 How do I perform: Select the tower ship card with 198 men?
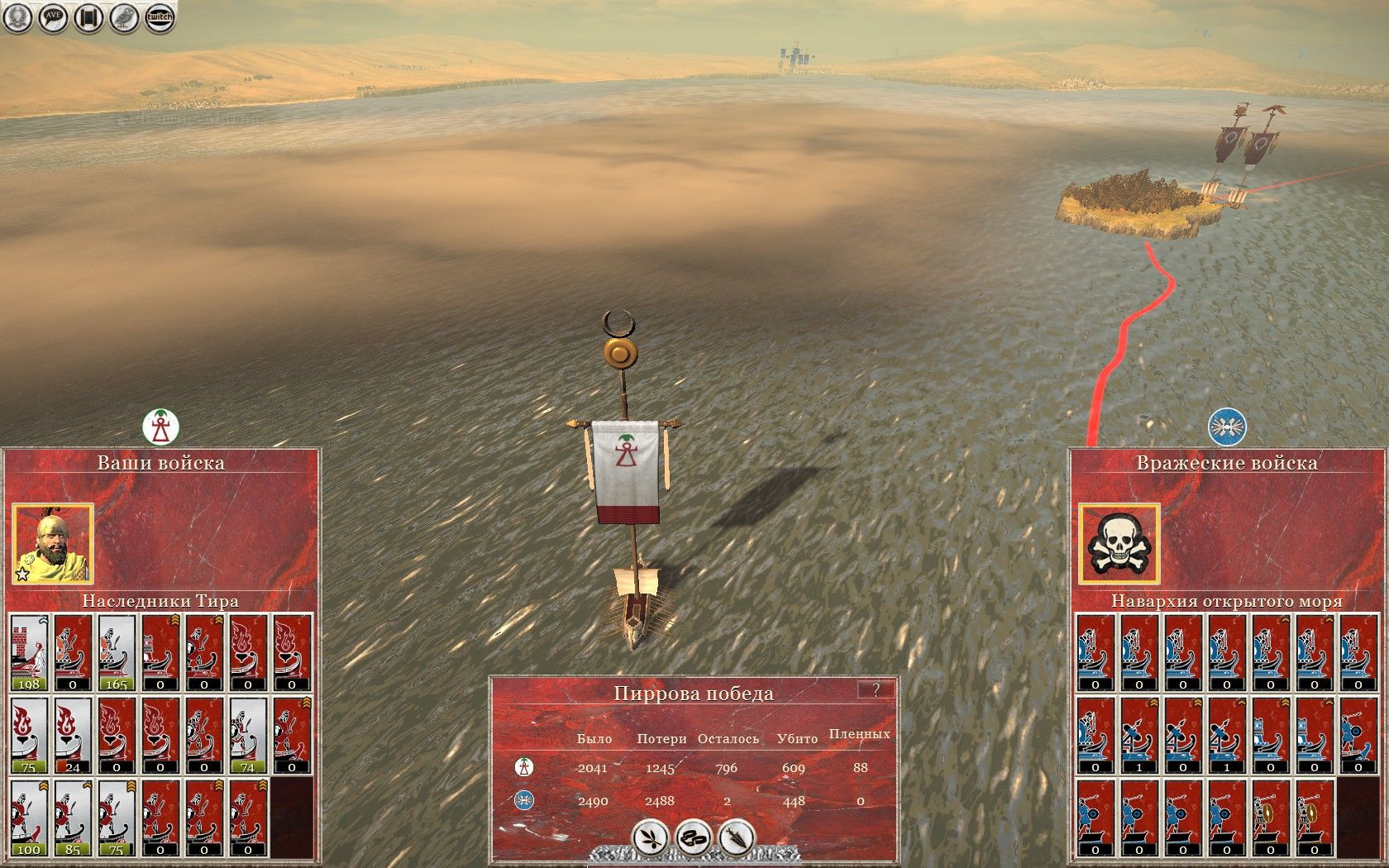[29, 652]
